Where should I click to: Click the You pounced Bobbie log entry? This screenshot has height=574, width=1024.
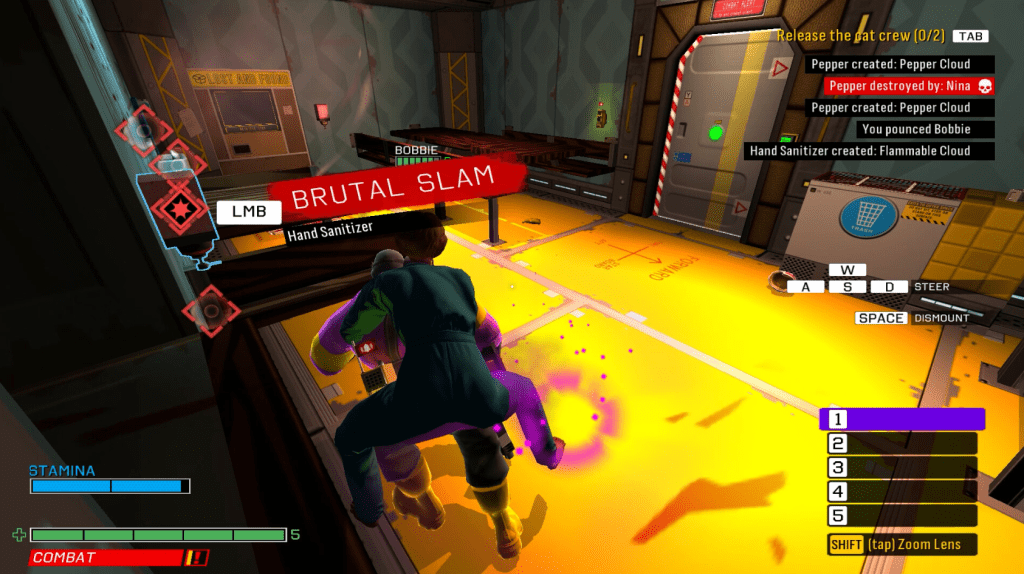914,129
